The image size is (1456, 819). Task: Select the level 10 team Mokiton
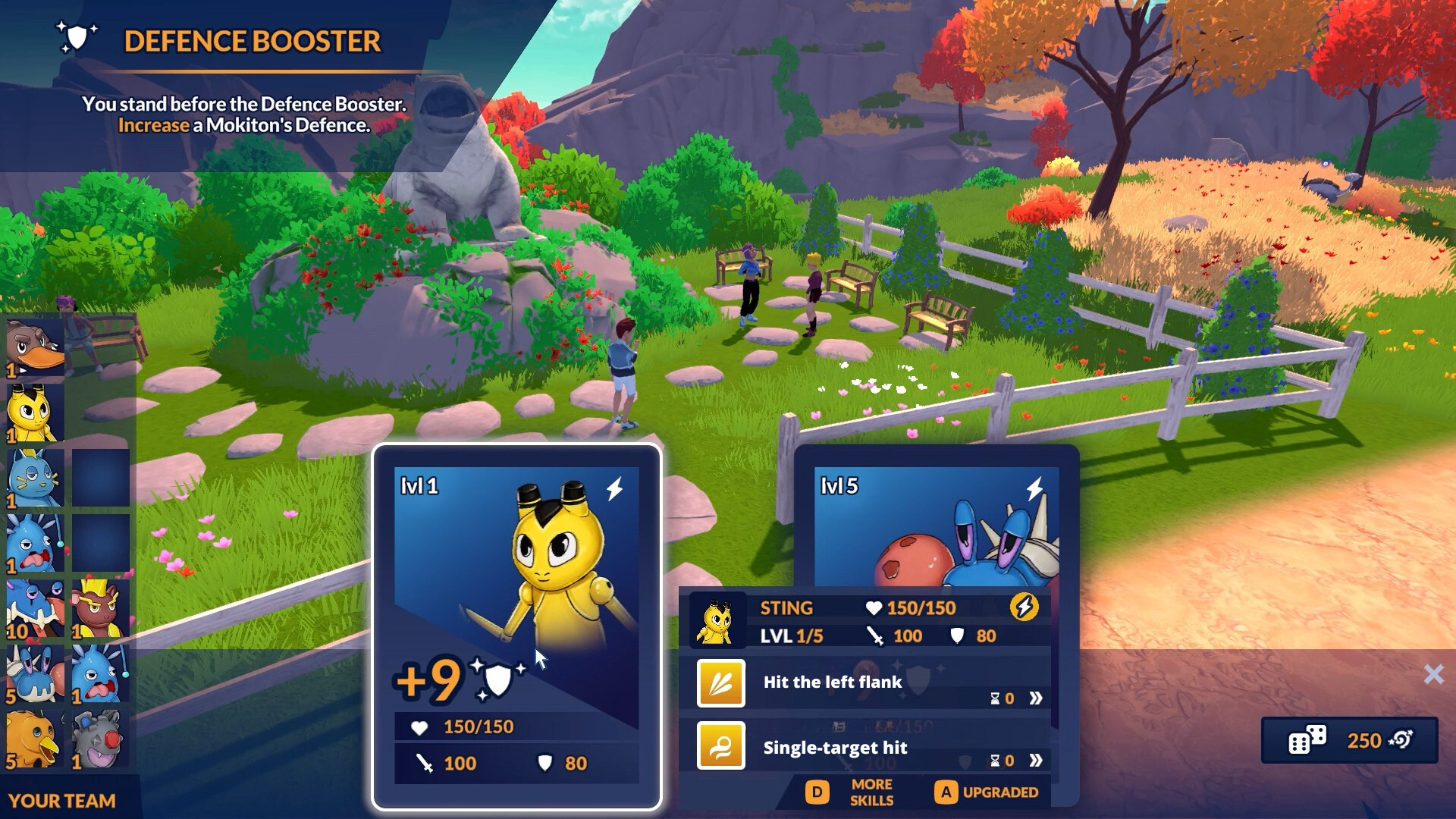coord(35,610)
